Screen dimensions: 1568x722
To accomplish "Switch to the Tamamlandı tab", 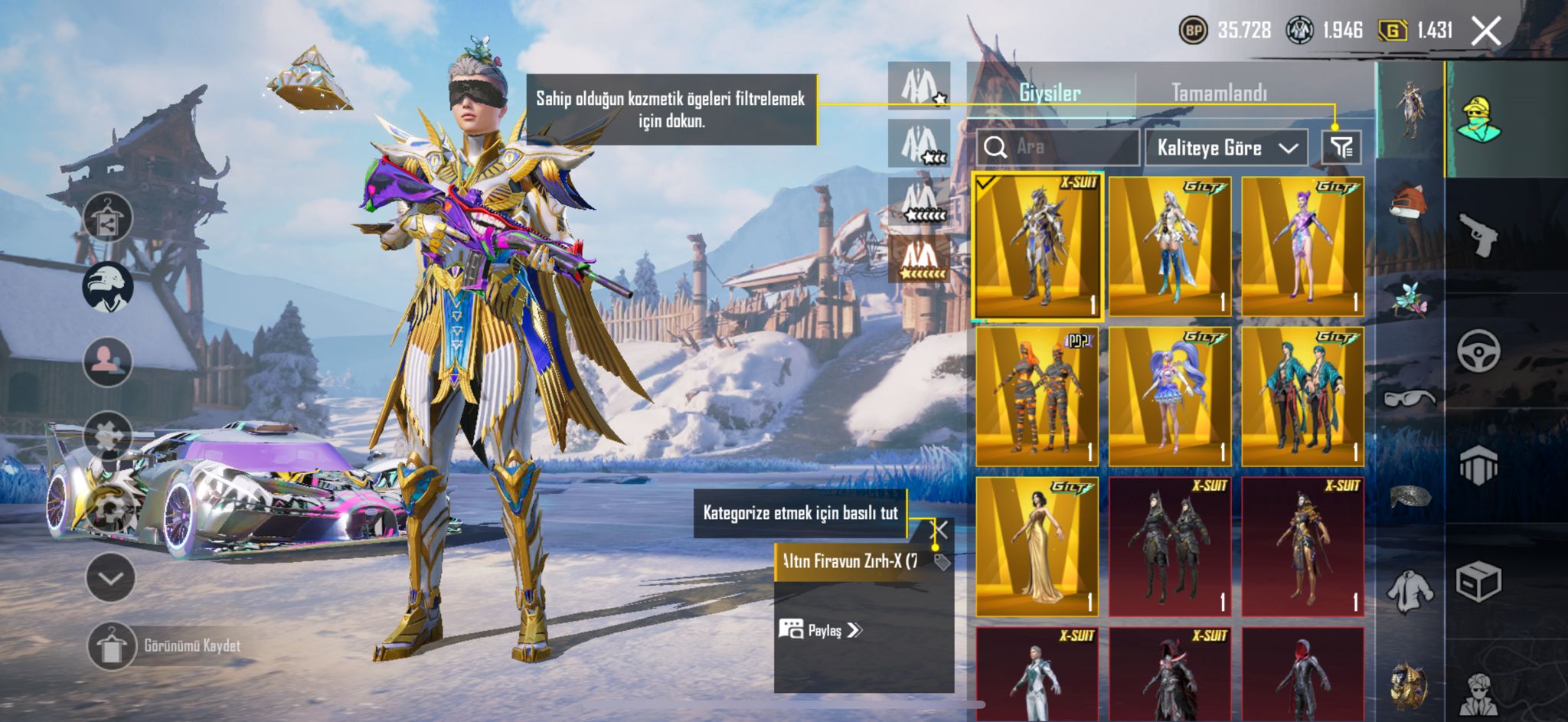I will tap(1219, 93).
